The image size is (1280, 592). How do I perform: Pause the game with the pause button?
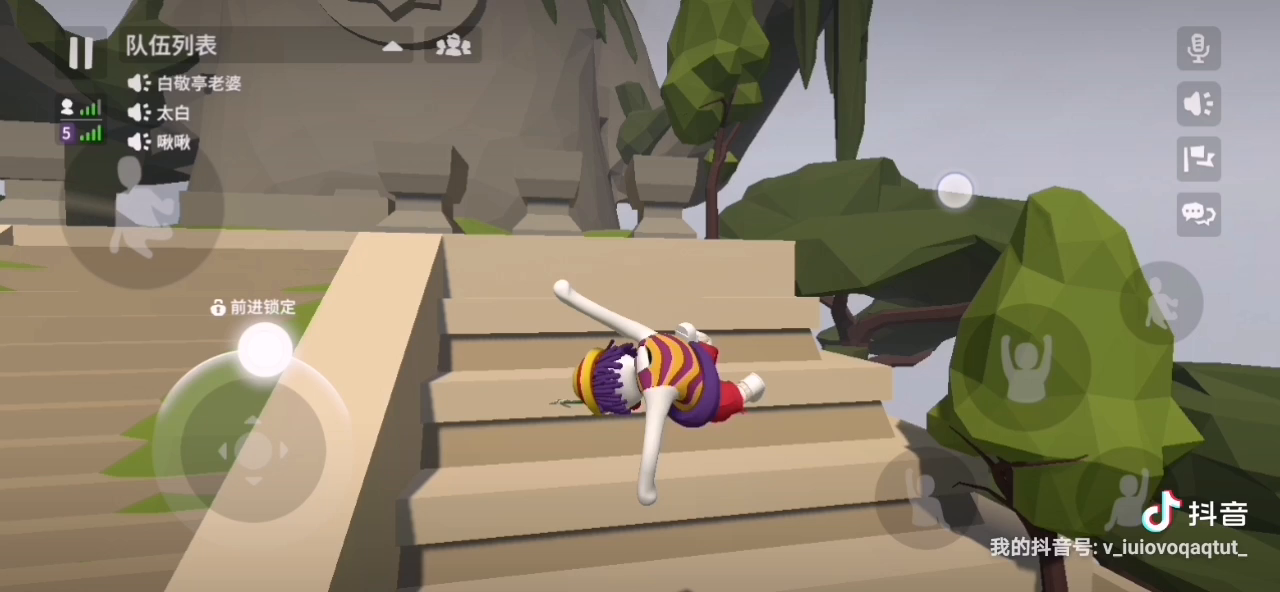81,52
